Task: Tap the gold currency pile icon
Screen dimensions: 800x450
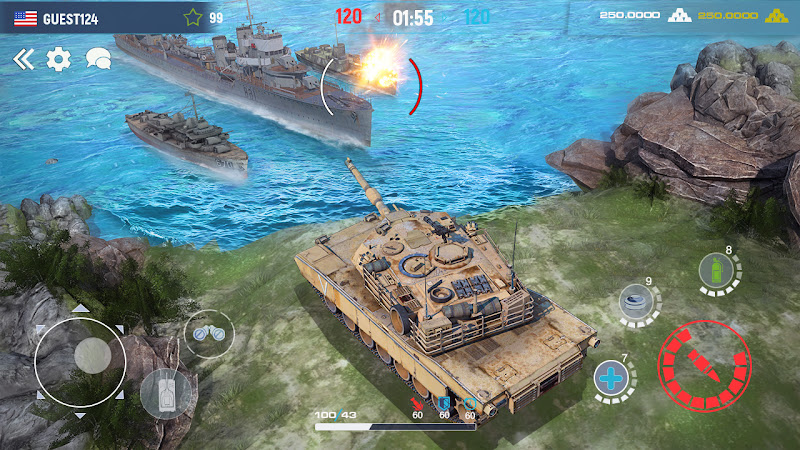Action: tap(775, 16)
